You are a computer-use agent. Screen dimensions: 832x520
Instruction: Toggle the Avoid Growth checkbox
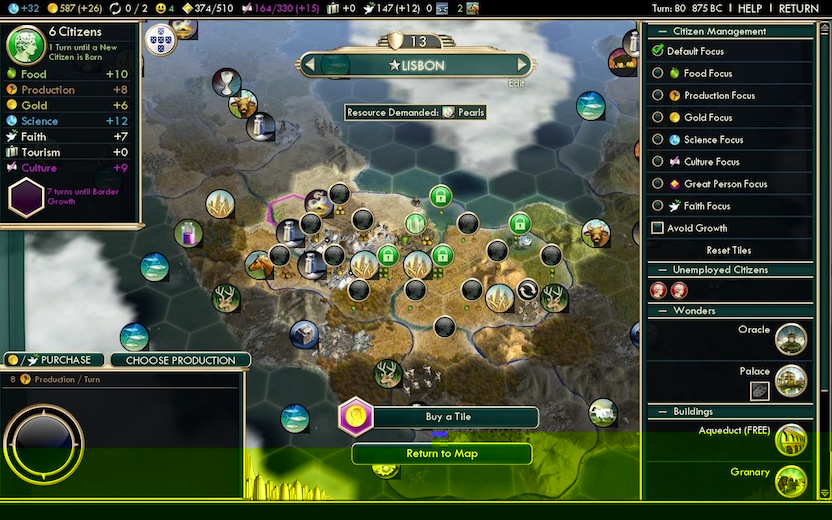tap(658, 228)
